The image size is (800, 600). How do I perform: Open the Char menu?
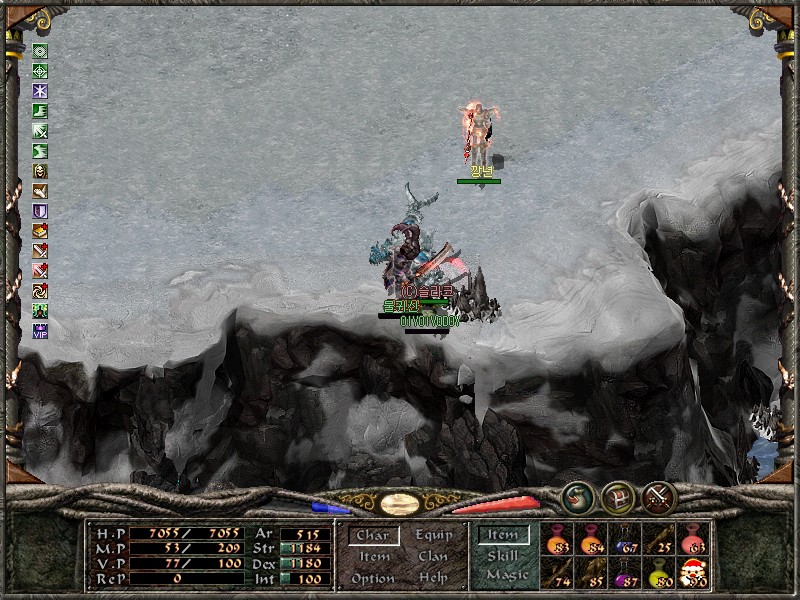click(373, 536)
